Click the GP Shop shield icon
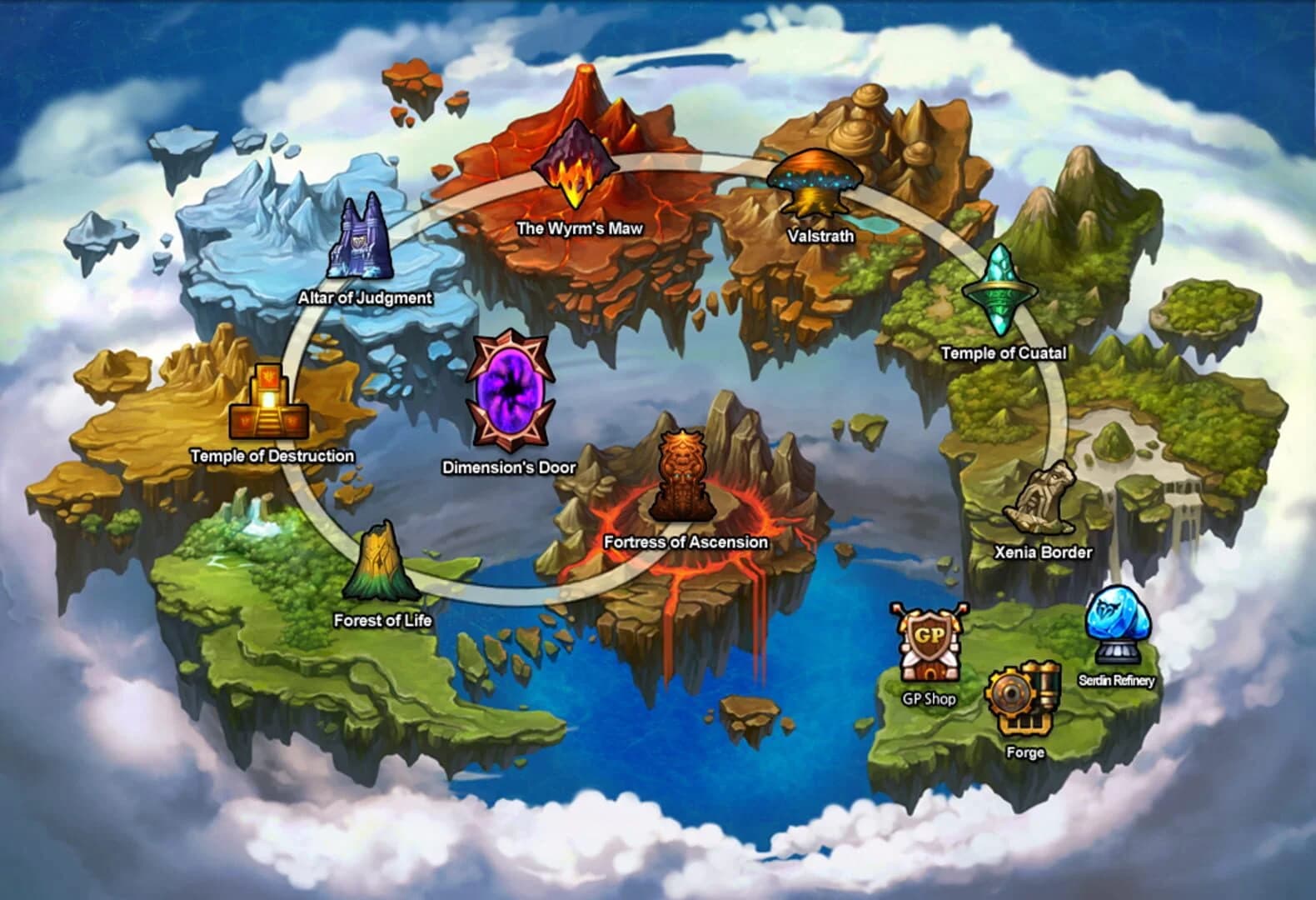Viewport: 1316px width, 900px height. (929, 642)
